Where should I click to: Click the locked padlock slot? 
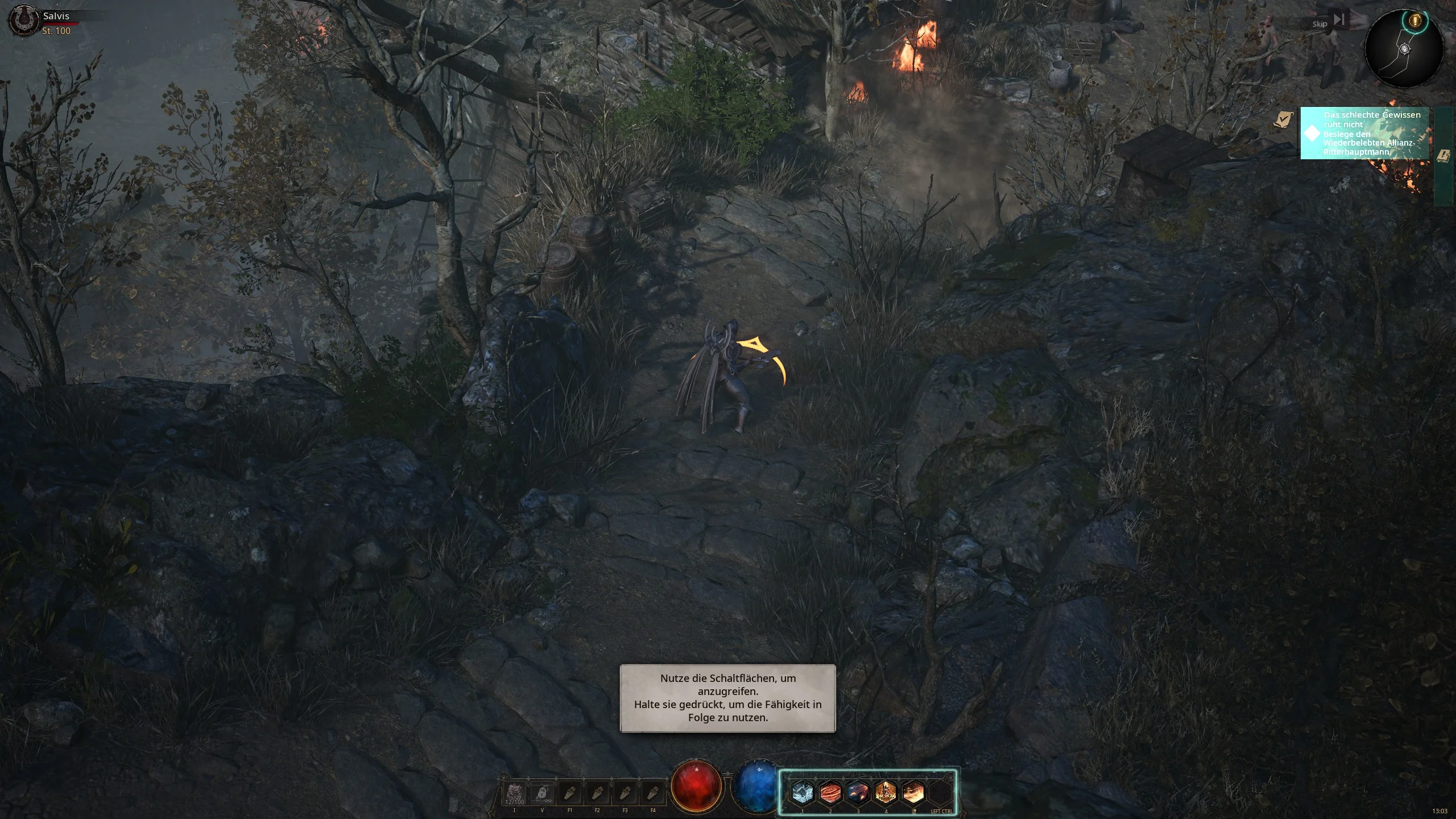[x=543, y=793]
